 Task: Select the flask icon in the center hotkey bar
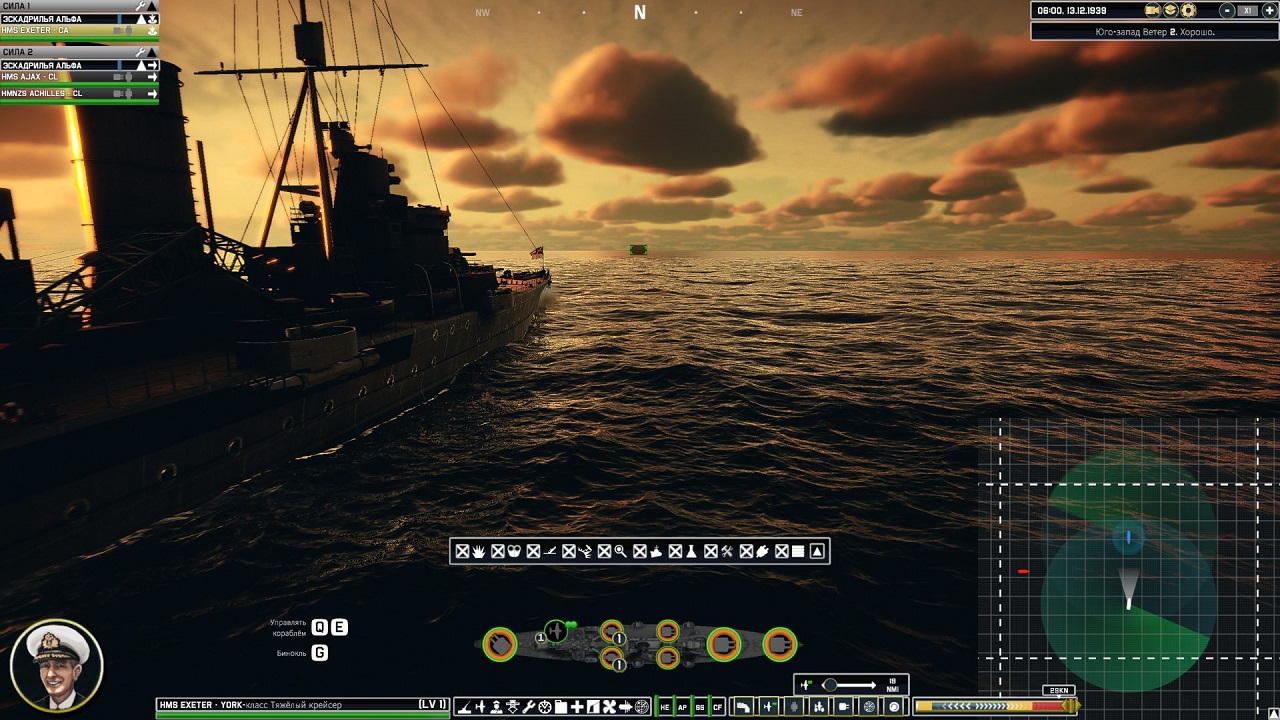pyautogui.click(x=691, y=550)
